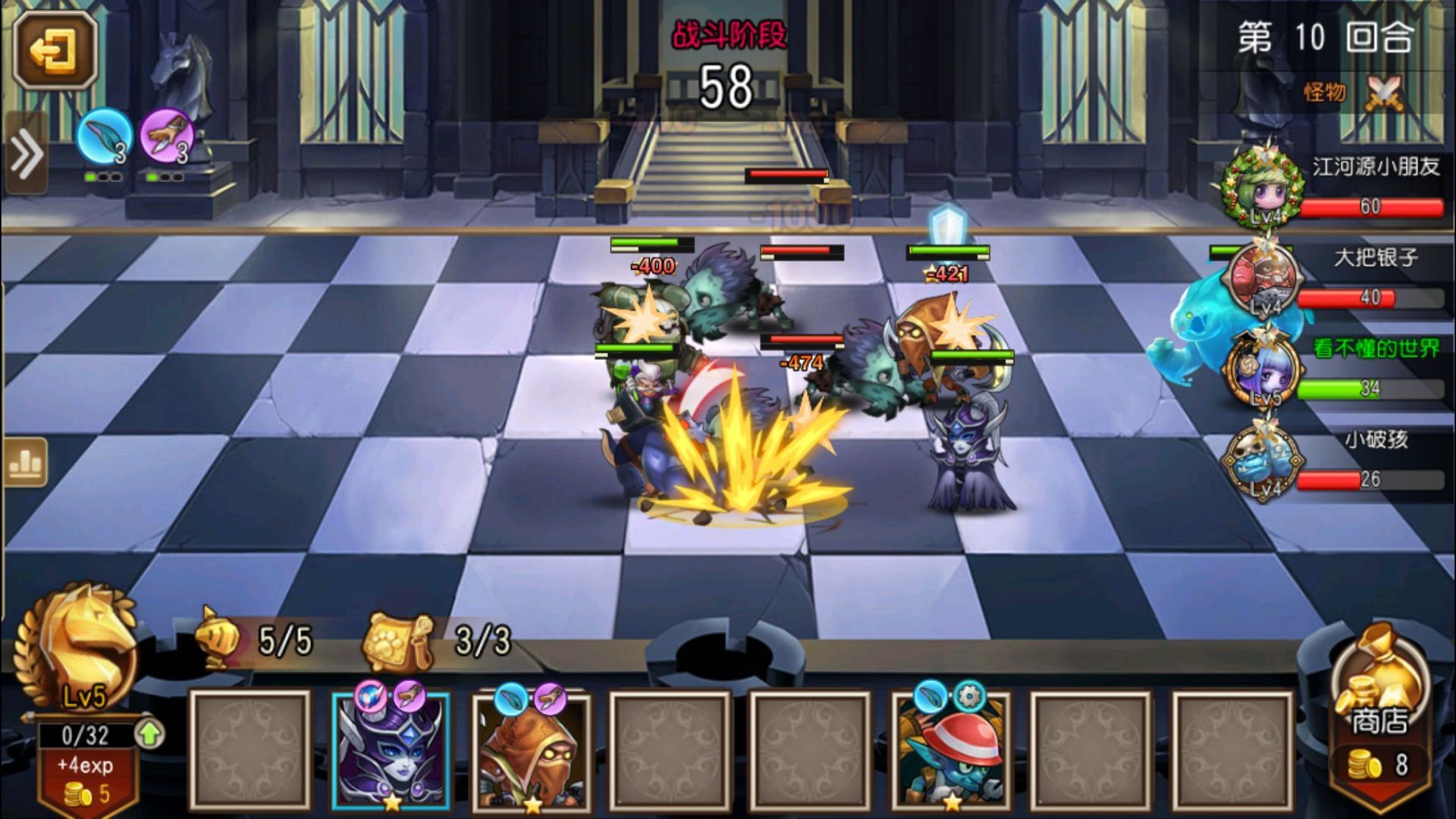Image resolution: width=1456 pixels, height=819 pixels.
Task: Expand the side panel with the double-arrow
Action: click(x=27, y=154)
